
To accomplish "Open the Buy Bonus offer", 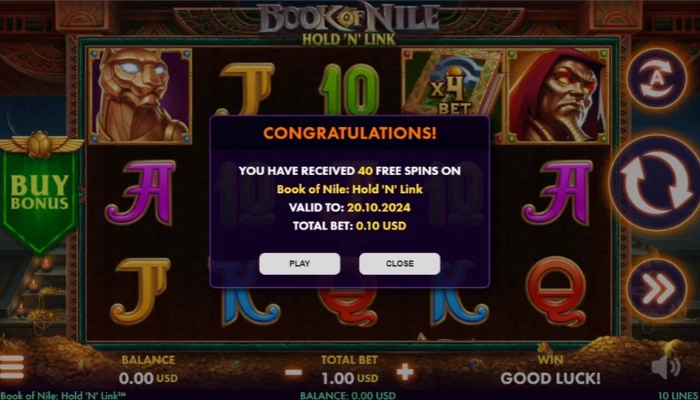I will pyautogui.click(x=40, y=193).
